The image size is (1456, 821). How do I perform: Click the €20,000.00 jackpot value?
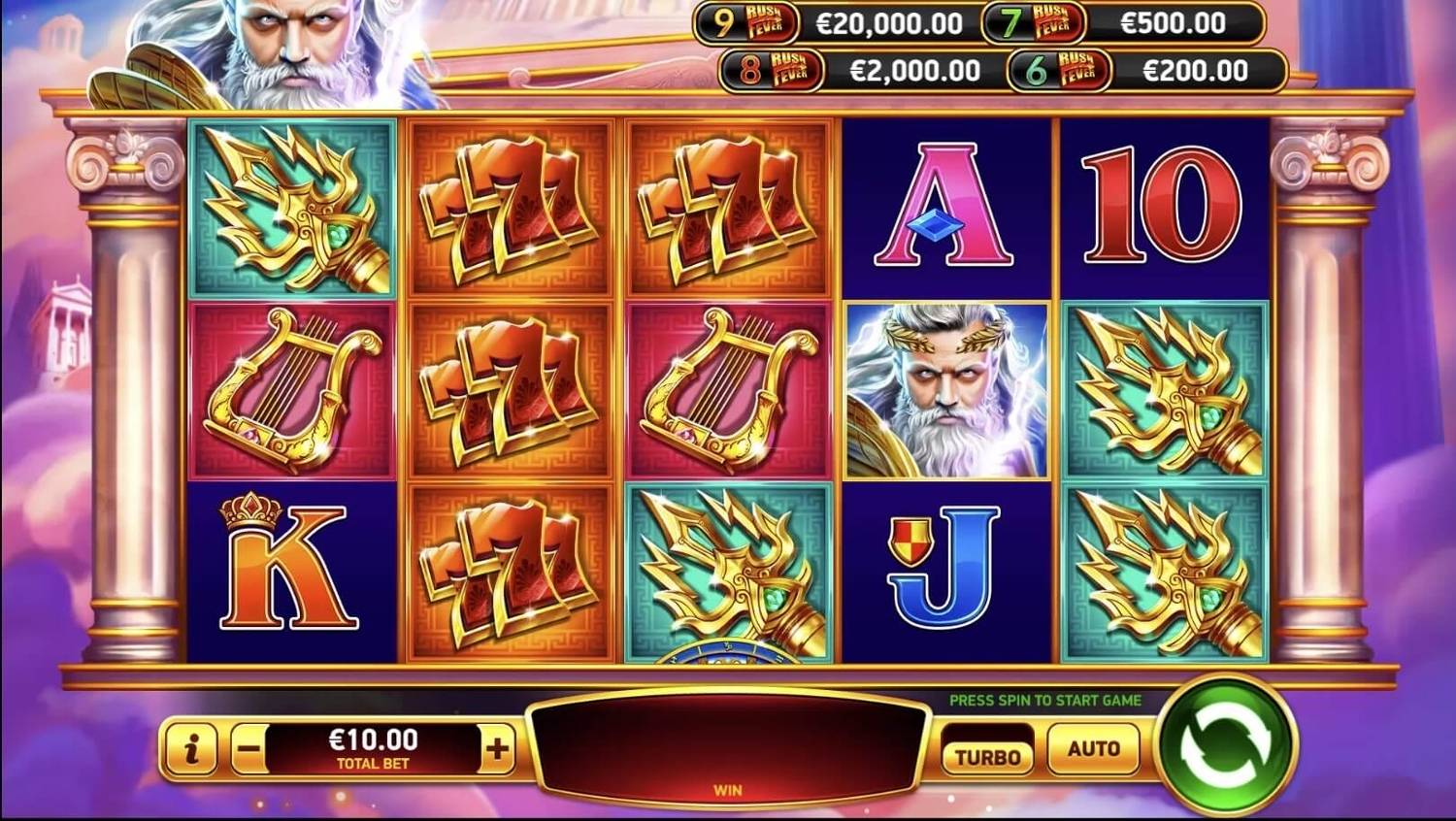point(888,21)
